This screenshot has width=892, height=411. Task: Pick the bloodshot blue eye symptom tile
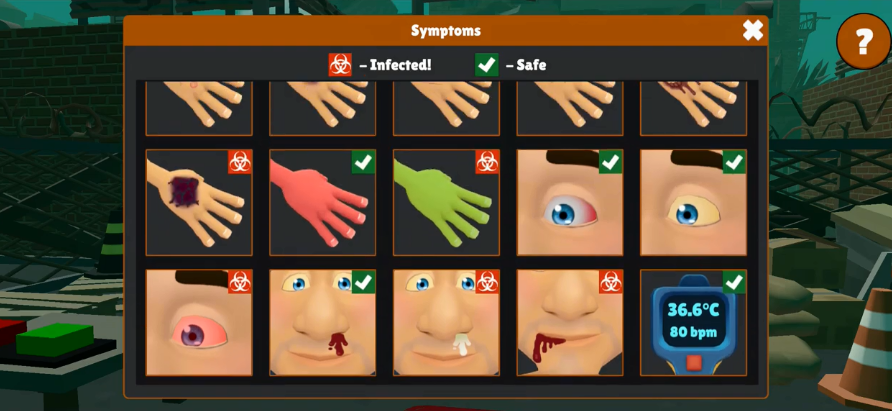569,202
